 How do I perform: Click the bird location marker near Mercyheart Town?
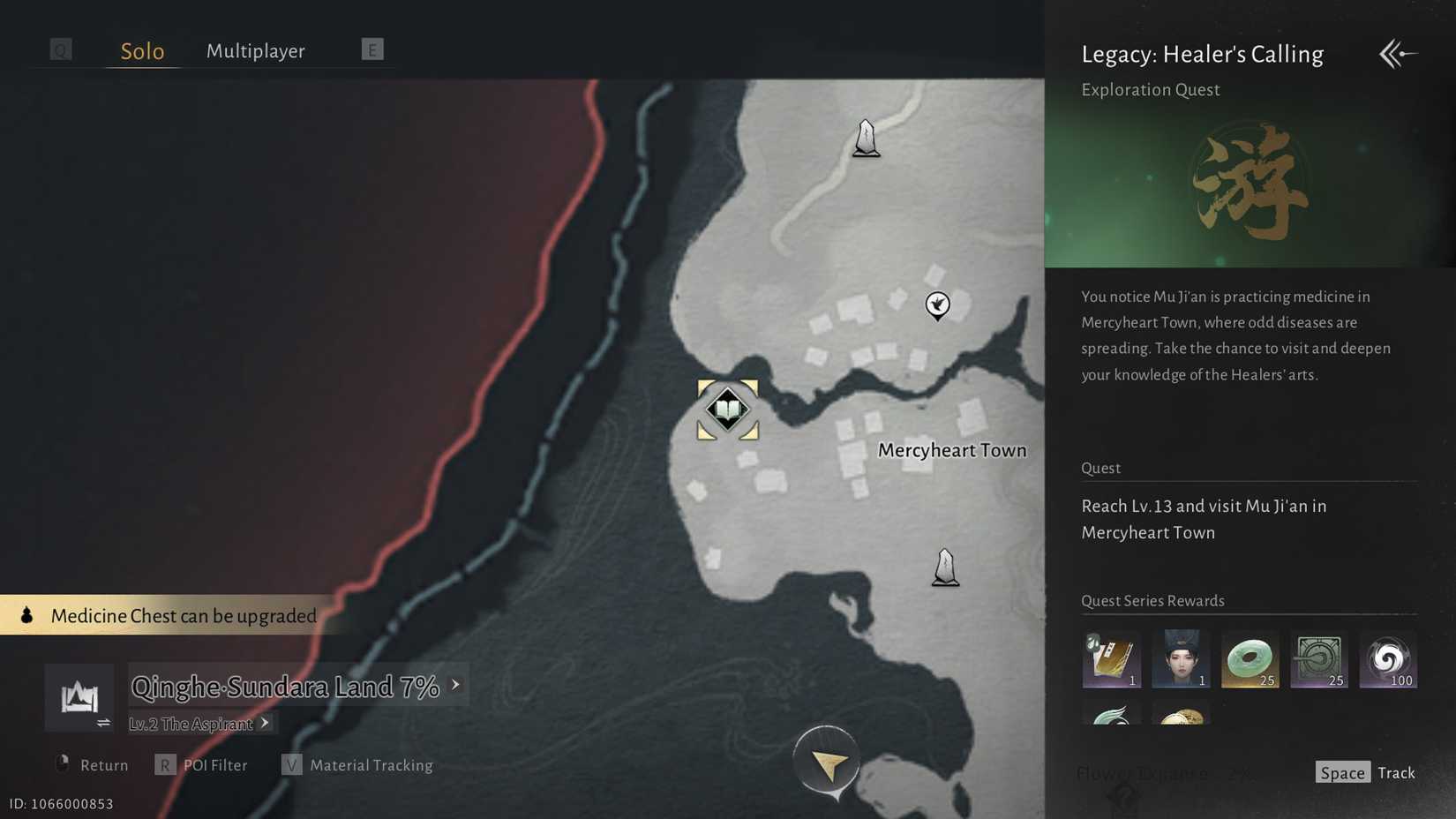[937, 305]
